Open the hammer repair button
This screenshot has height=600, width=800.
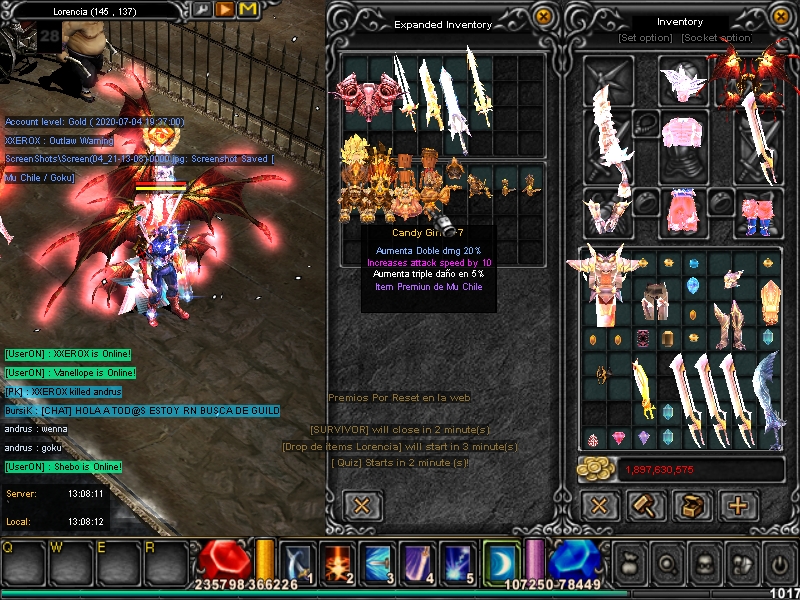tap(646, 505)
